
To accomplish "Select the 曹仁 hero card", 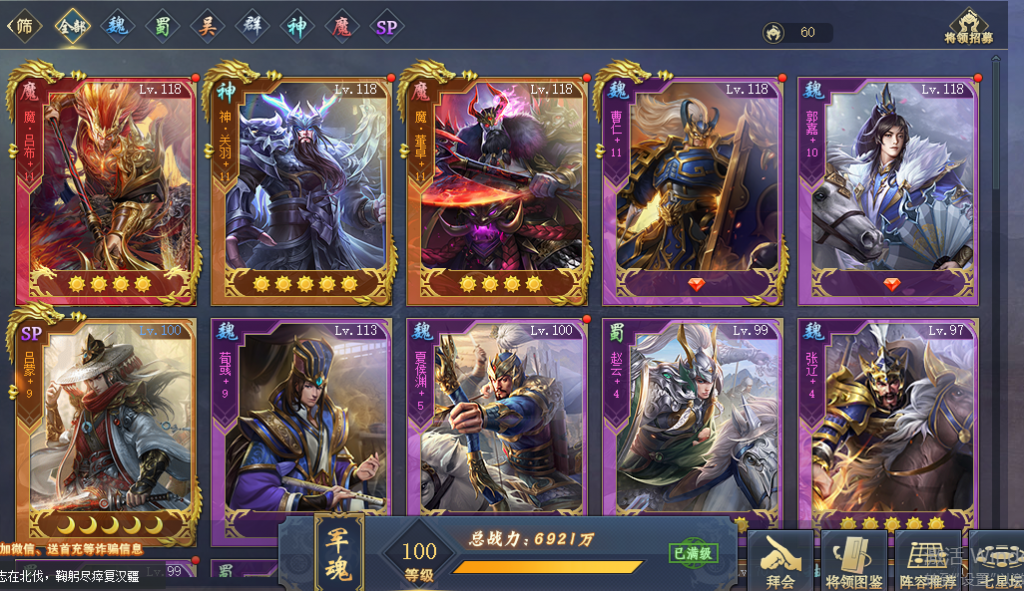I will (692, 185).
